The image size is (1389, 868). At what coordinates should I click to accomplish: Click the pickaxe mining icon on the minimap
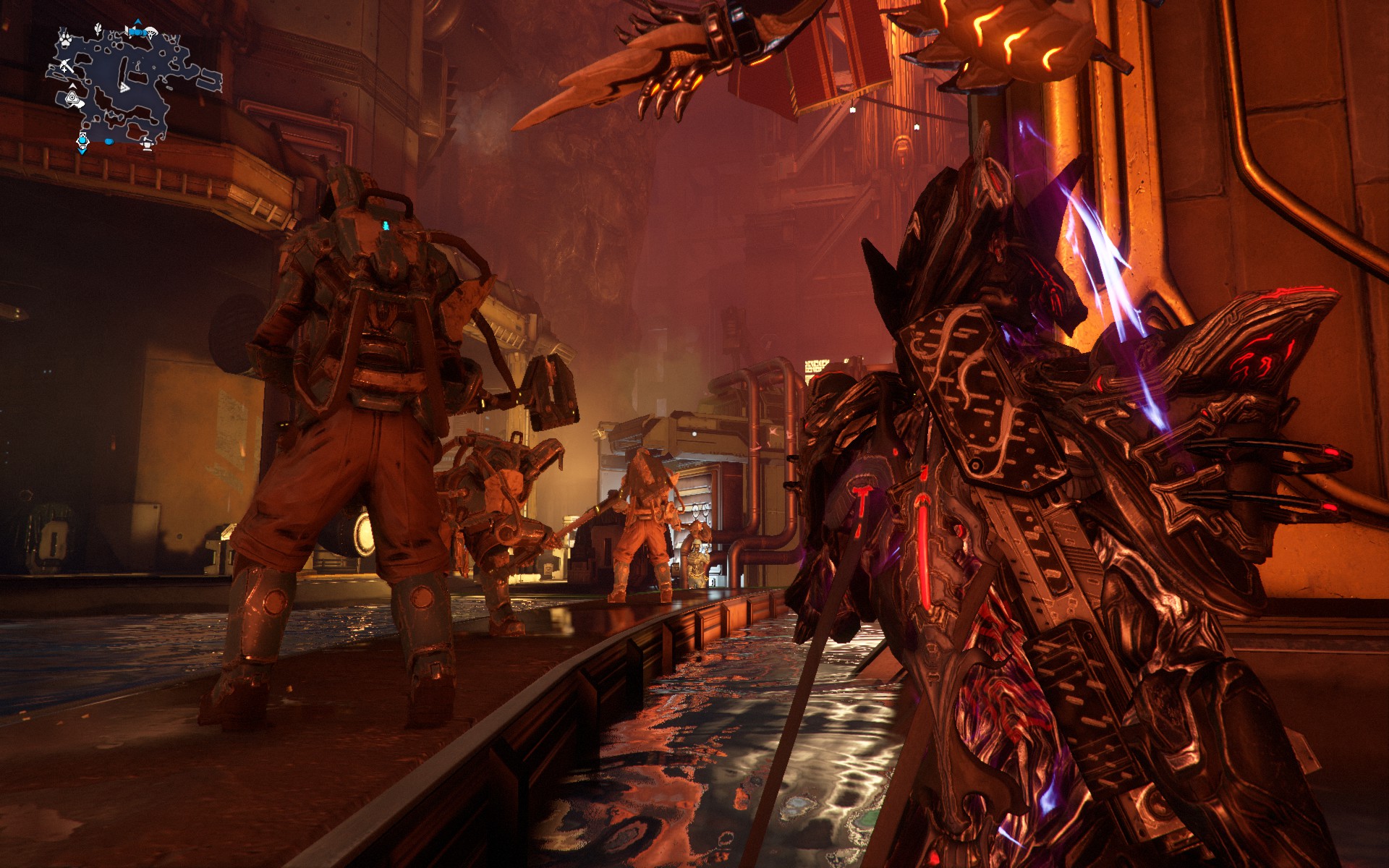(67, 65)
